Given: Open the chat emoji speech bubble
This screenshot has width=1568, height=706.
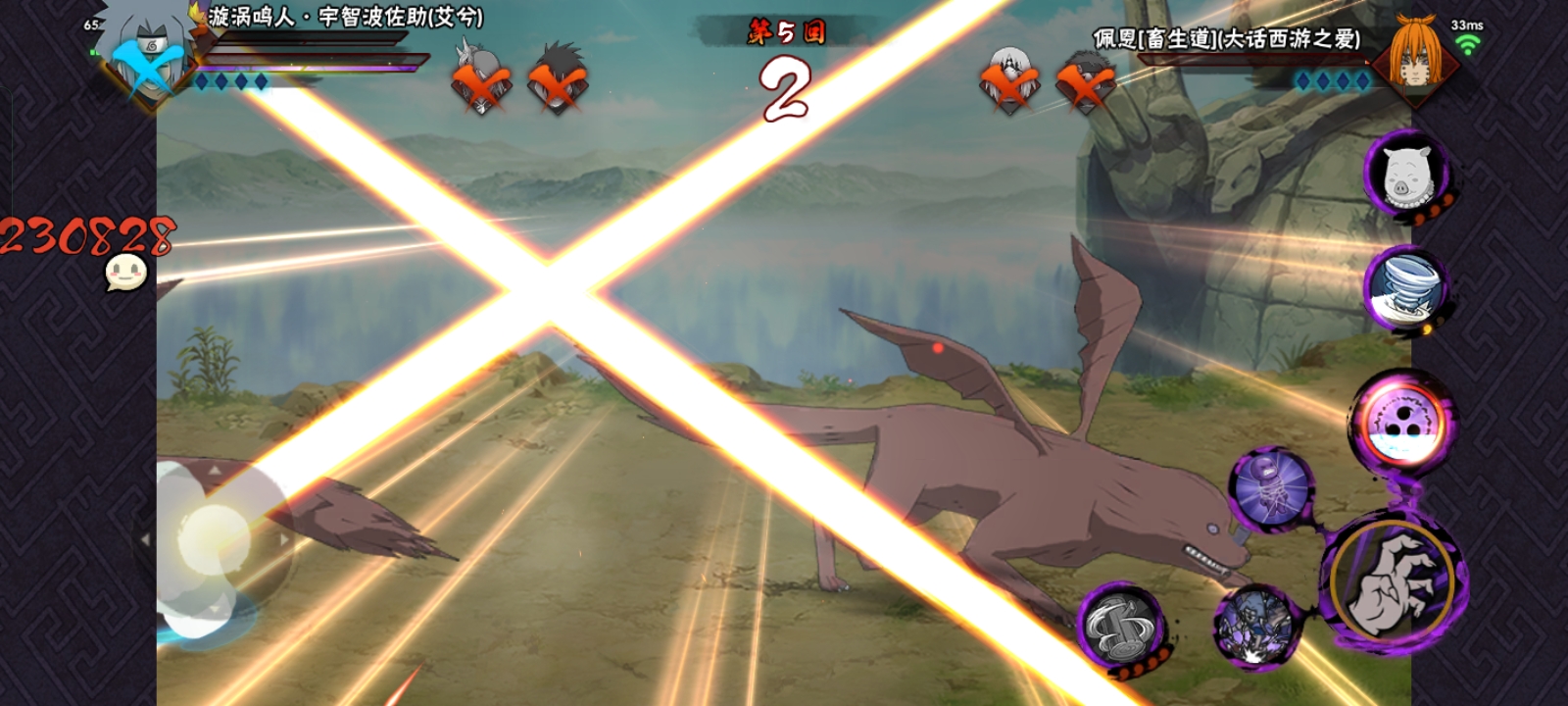Looking at the screenshot, I should click(126, 273).
